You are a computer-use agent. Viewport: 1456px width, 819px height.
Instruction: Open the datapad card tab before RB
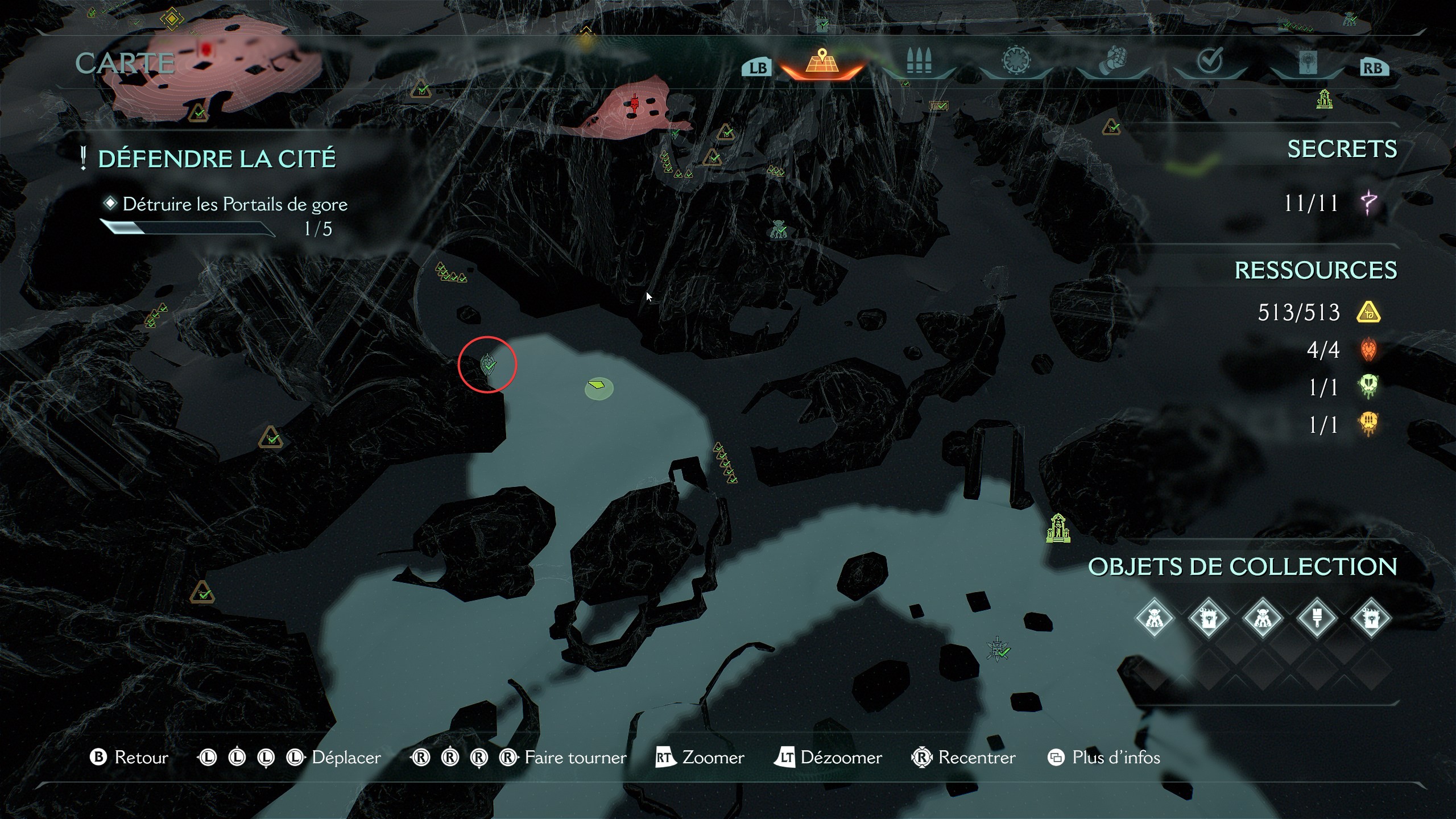pyautogui.click(x=1308, y=63)
